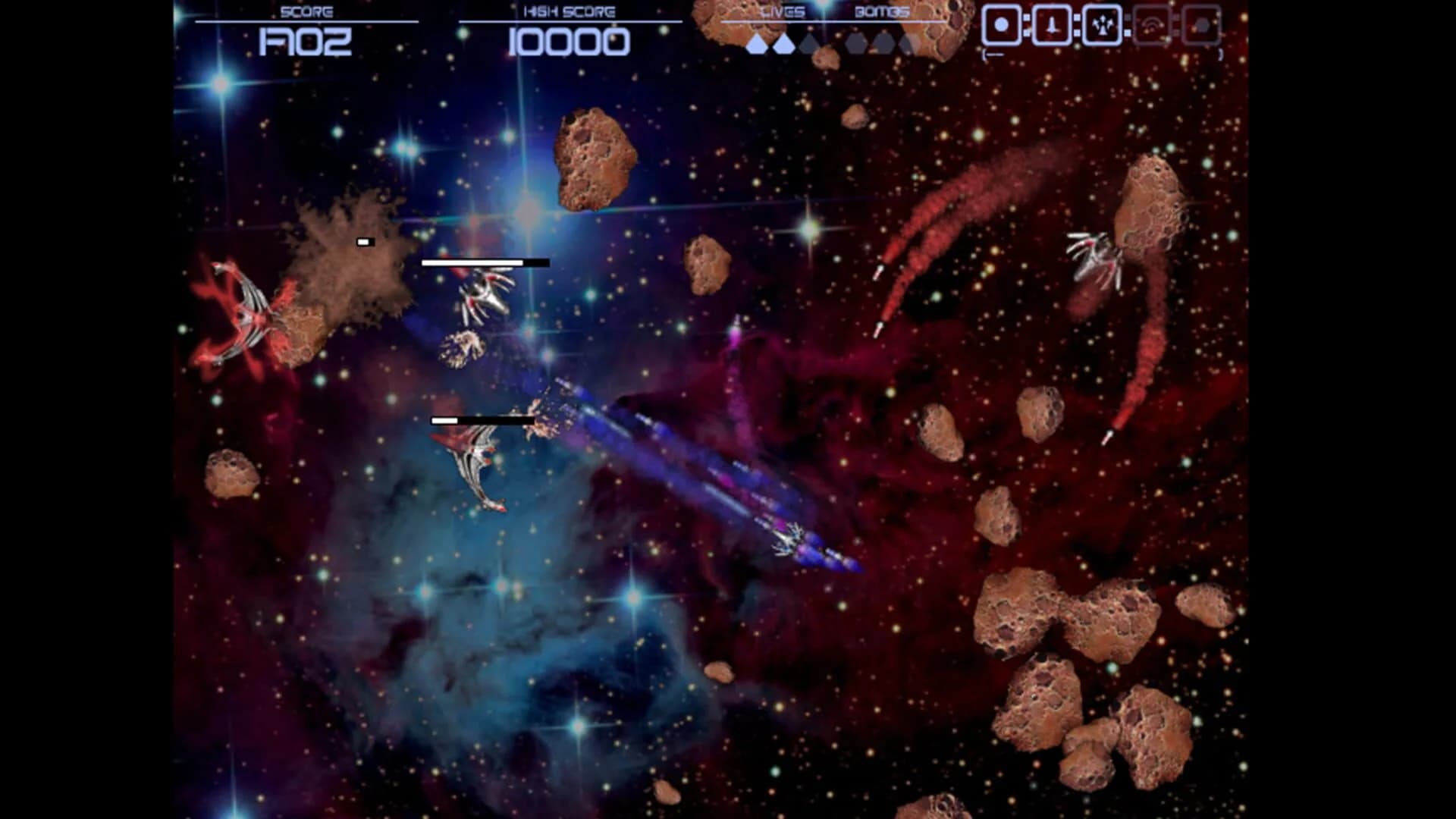Click the Lives heading label
Image resolution: width=1456 pixels, height=819 pixels.
pyautogui.click(x=783, y=11)
